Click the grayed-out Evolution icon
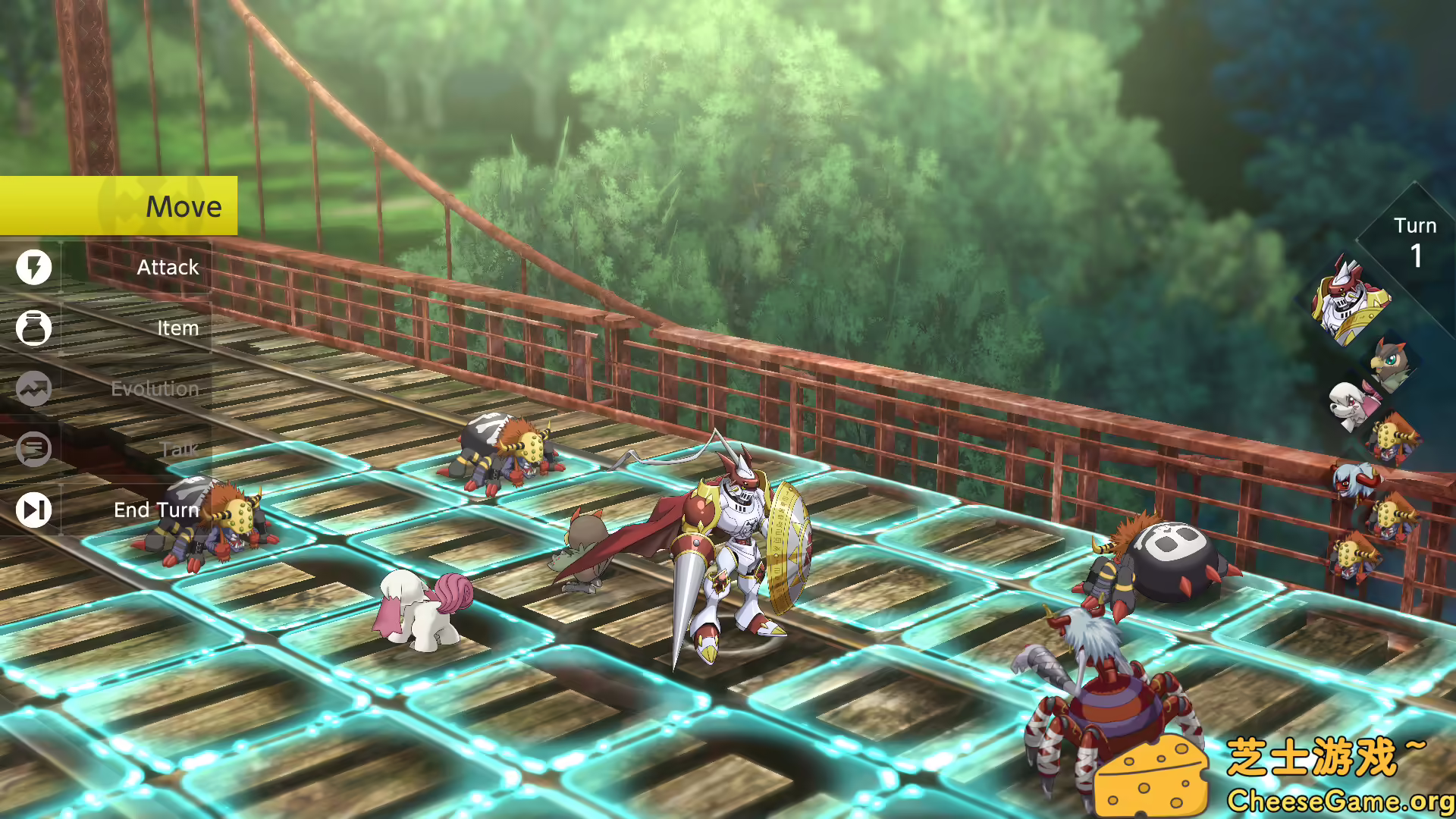The image size is (1456, 819). [33, 388]
